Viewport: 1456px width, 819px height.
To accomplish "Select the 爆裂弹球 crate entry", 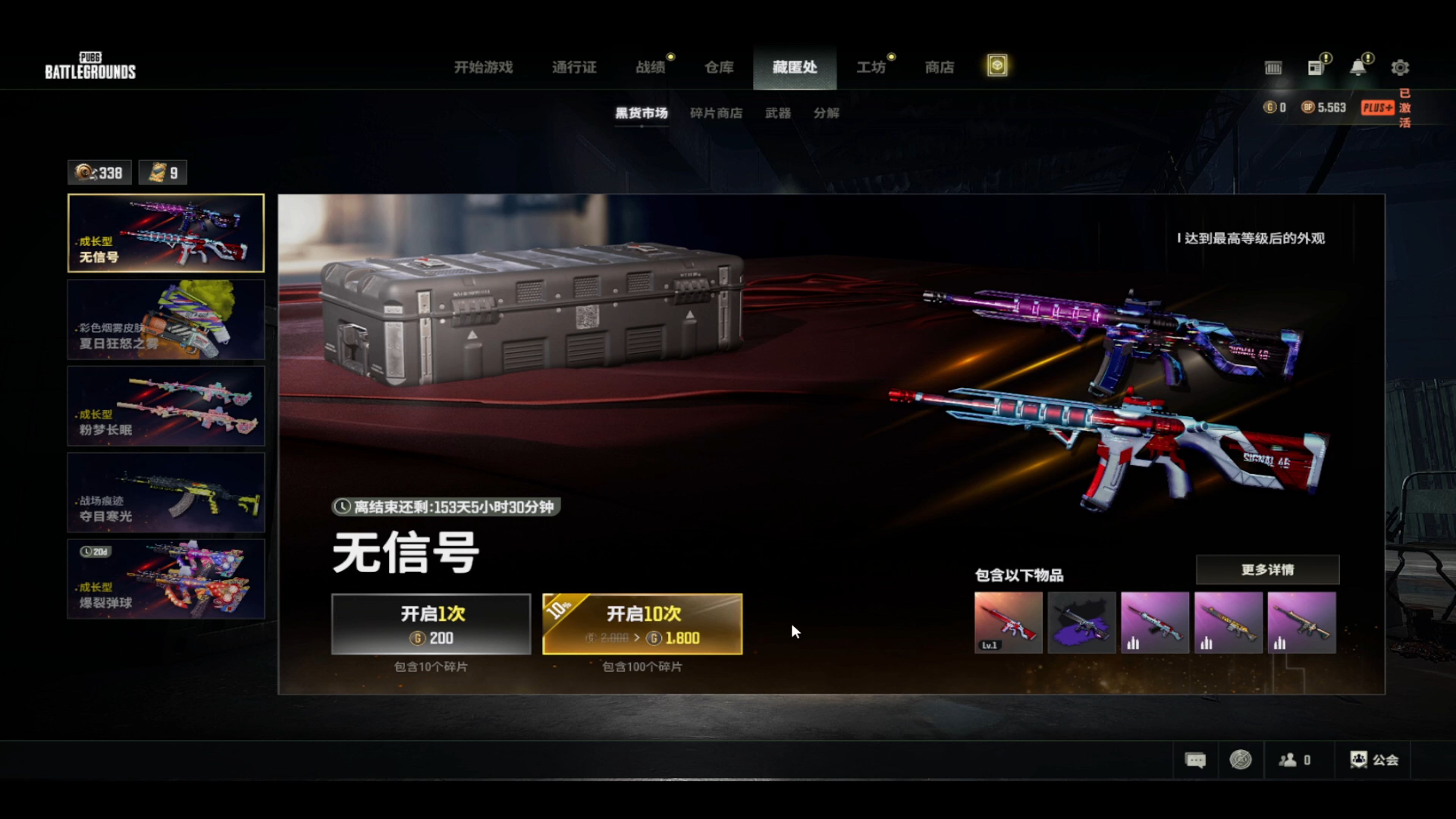I will (166, 579).
